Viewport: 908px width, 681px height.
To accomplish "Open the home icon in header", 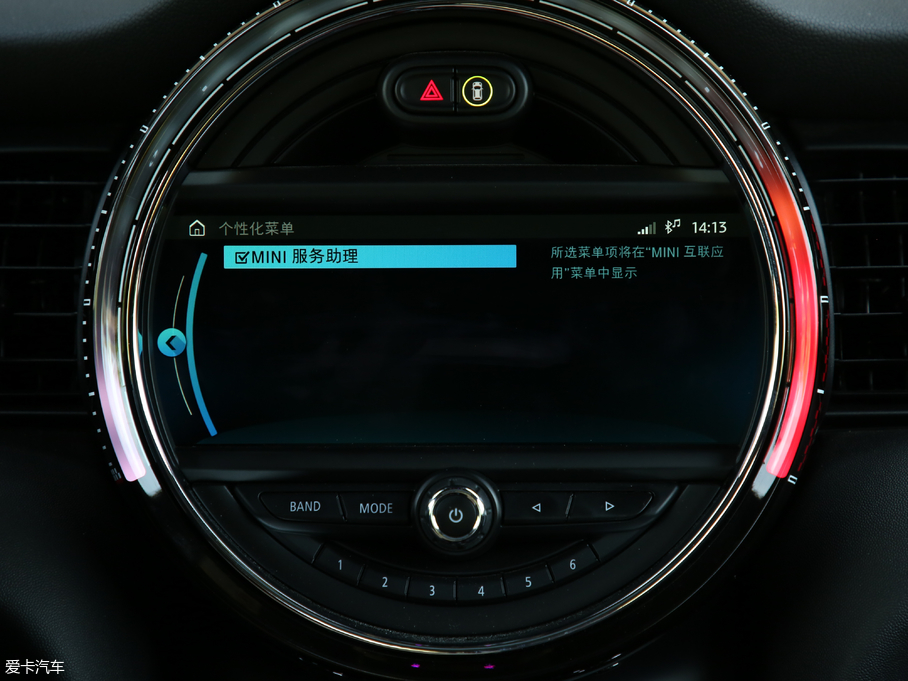I will pos(197,228).
